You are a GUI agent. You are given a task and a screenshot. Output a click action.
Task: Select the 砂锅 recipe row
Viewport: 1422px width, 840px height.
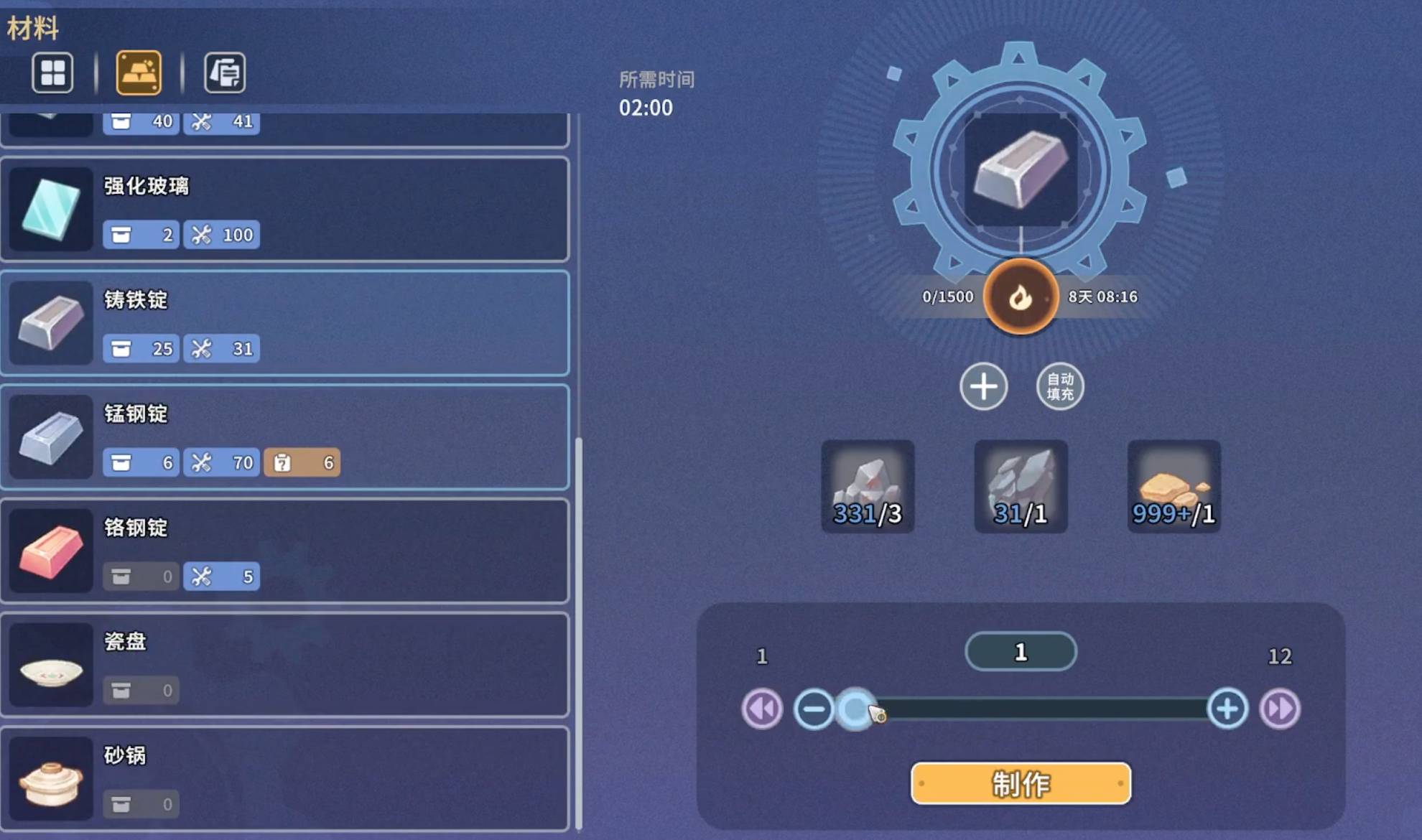click(284, 778)
